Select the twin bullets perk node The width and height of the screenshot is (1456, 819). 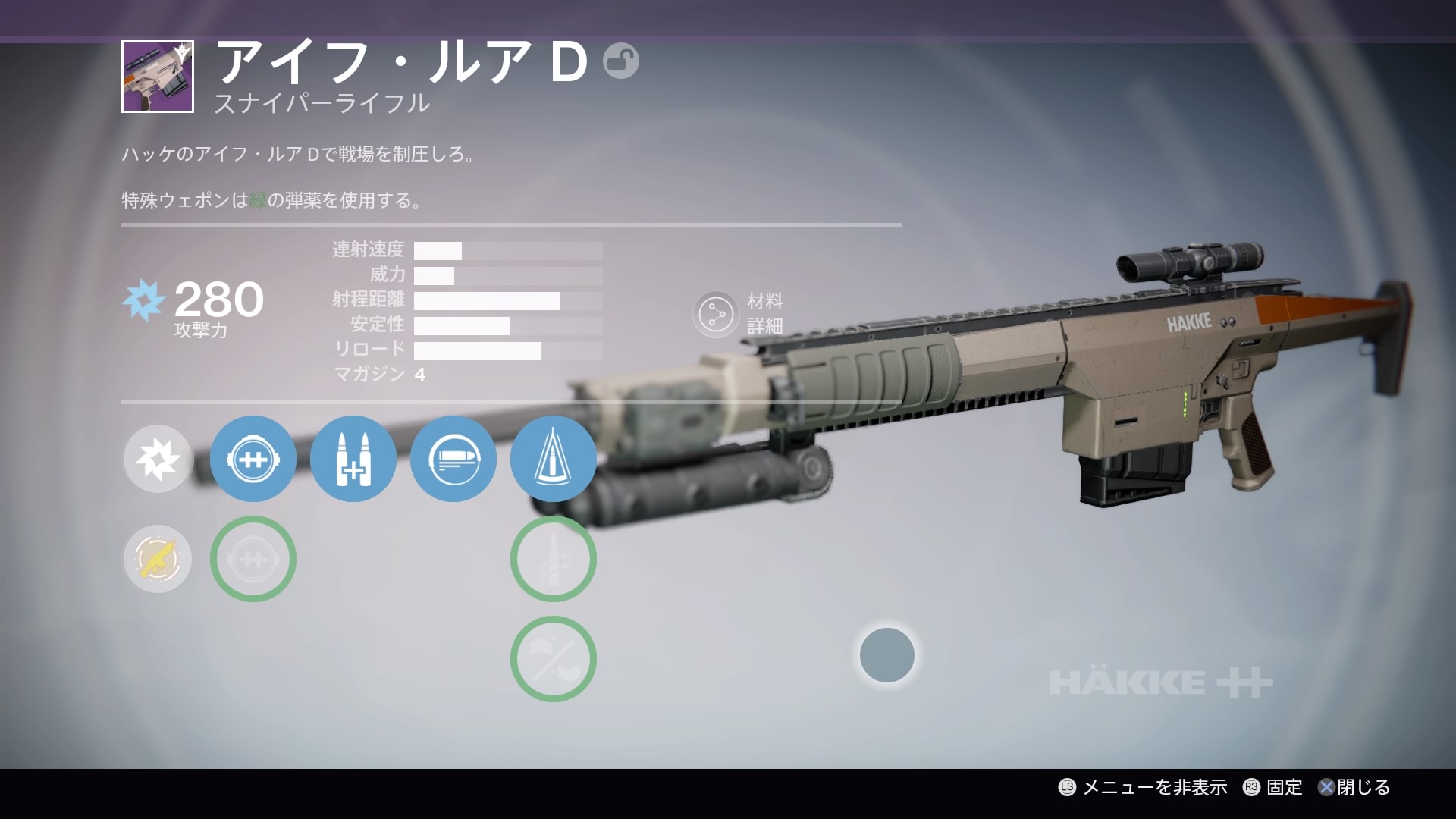pos(353,459)
